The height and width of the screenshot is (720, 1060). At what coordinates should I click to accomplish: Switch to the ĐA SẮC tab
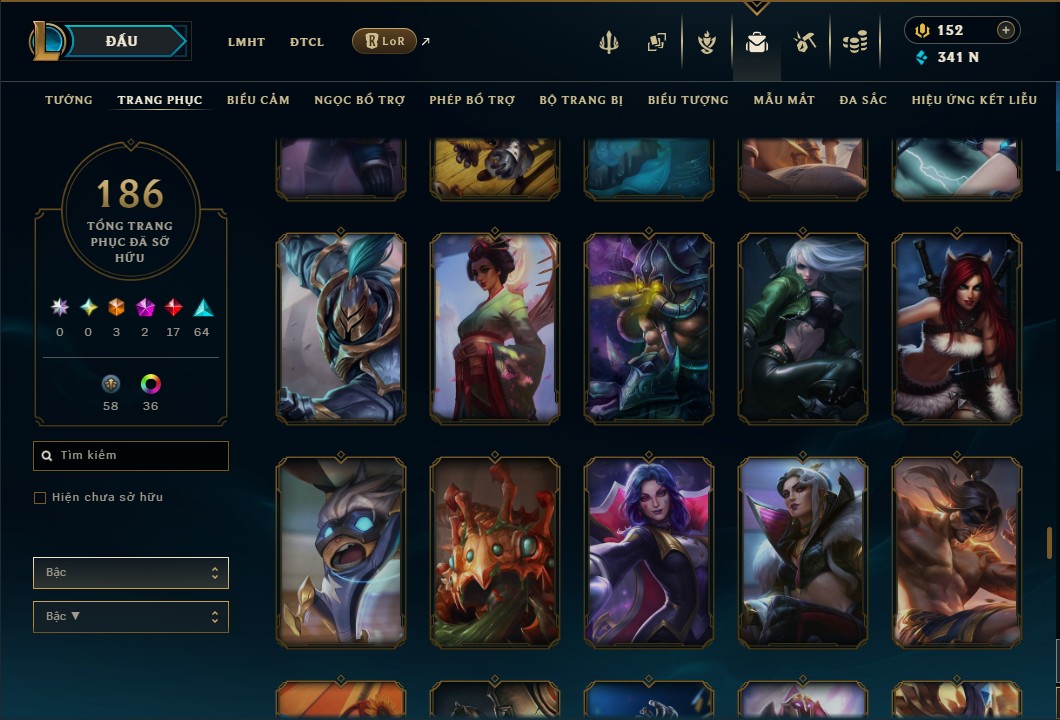(x=863, y=100)
